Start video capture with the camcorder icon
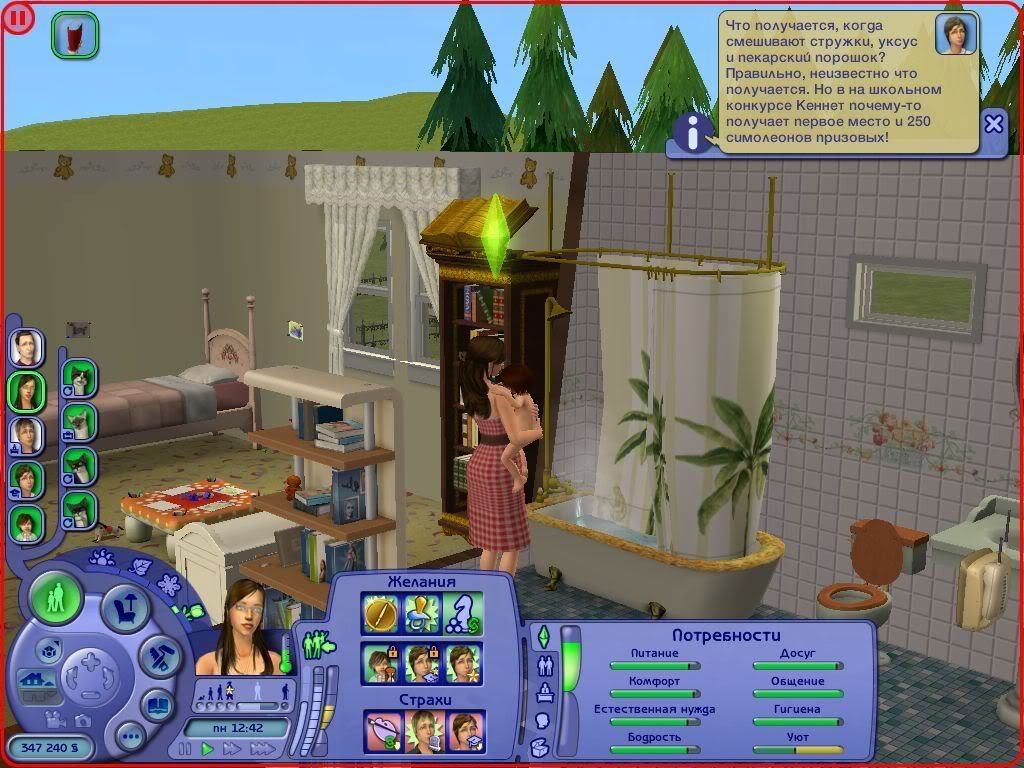Viewport: 1024px width, 768px height. point(53,717)
